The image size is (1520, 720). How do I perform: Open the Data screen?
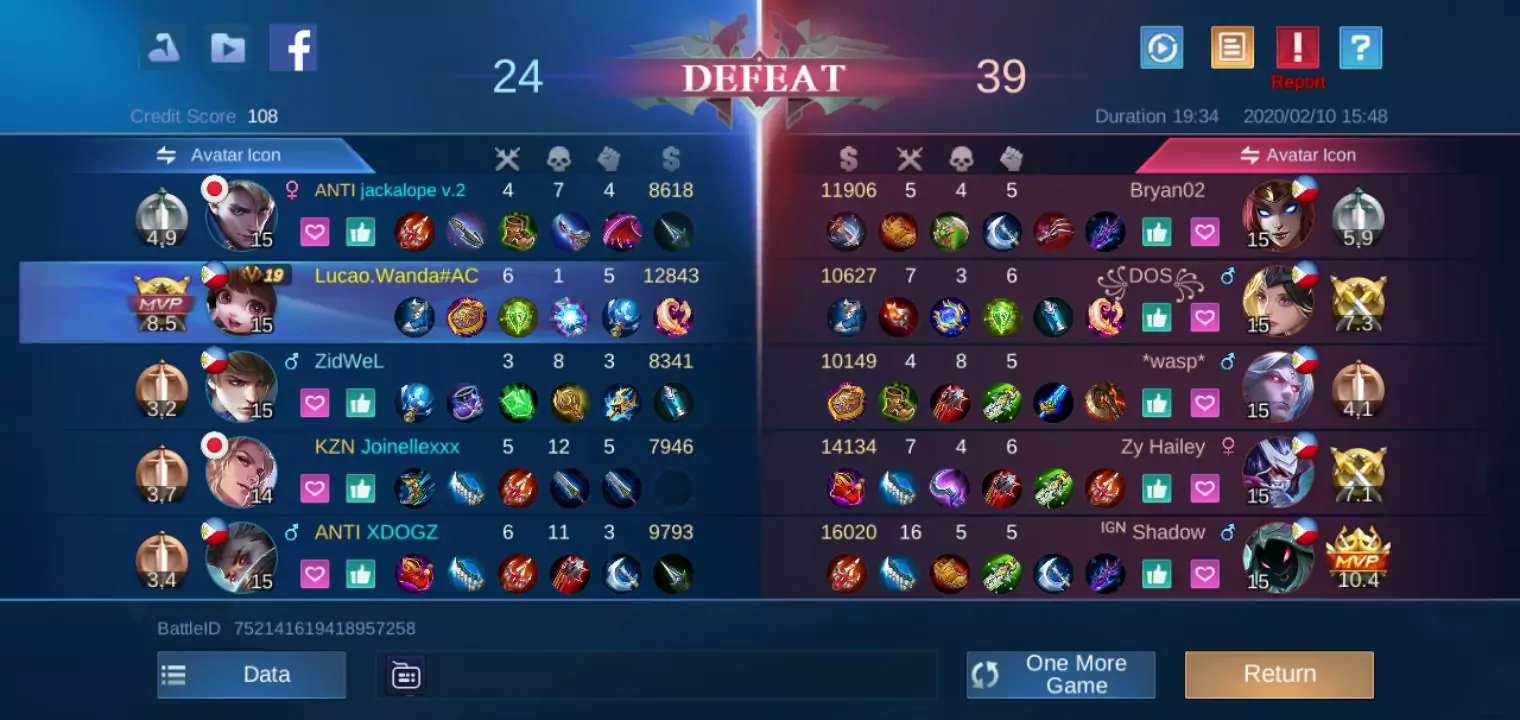pos(251,674)
